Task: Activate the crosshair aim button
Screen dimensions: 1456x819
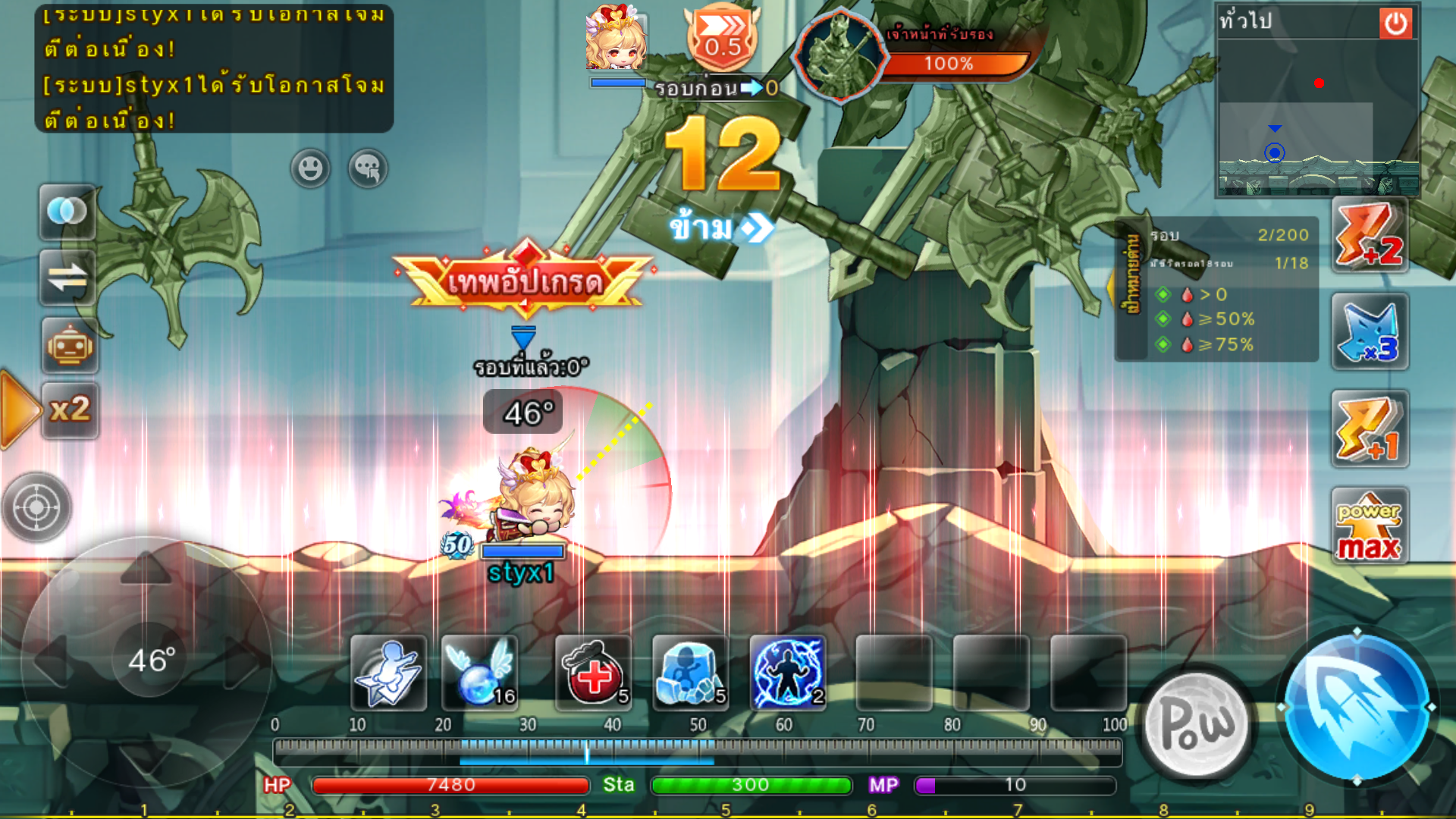Action: 36,507
